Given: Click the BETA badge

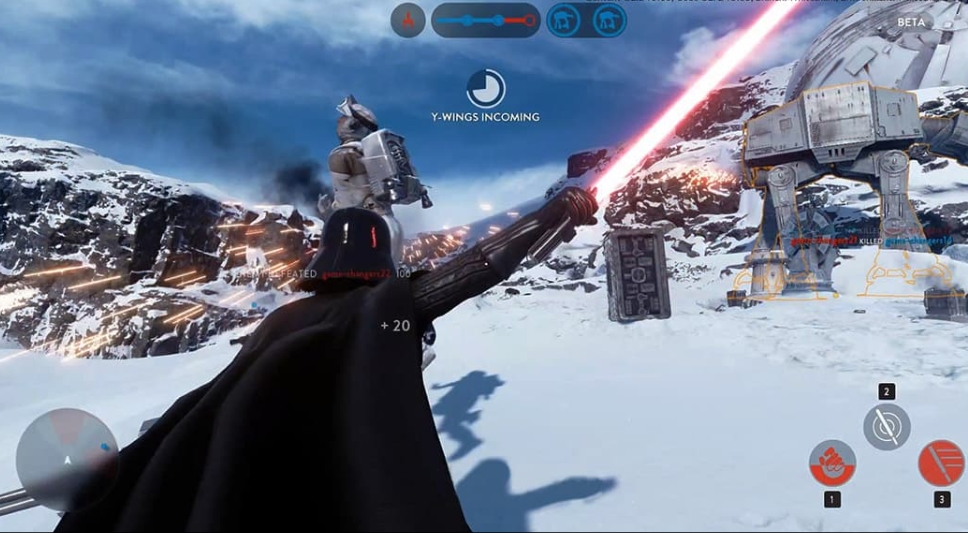Looking at the screenshot, I should 911,21.
